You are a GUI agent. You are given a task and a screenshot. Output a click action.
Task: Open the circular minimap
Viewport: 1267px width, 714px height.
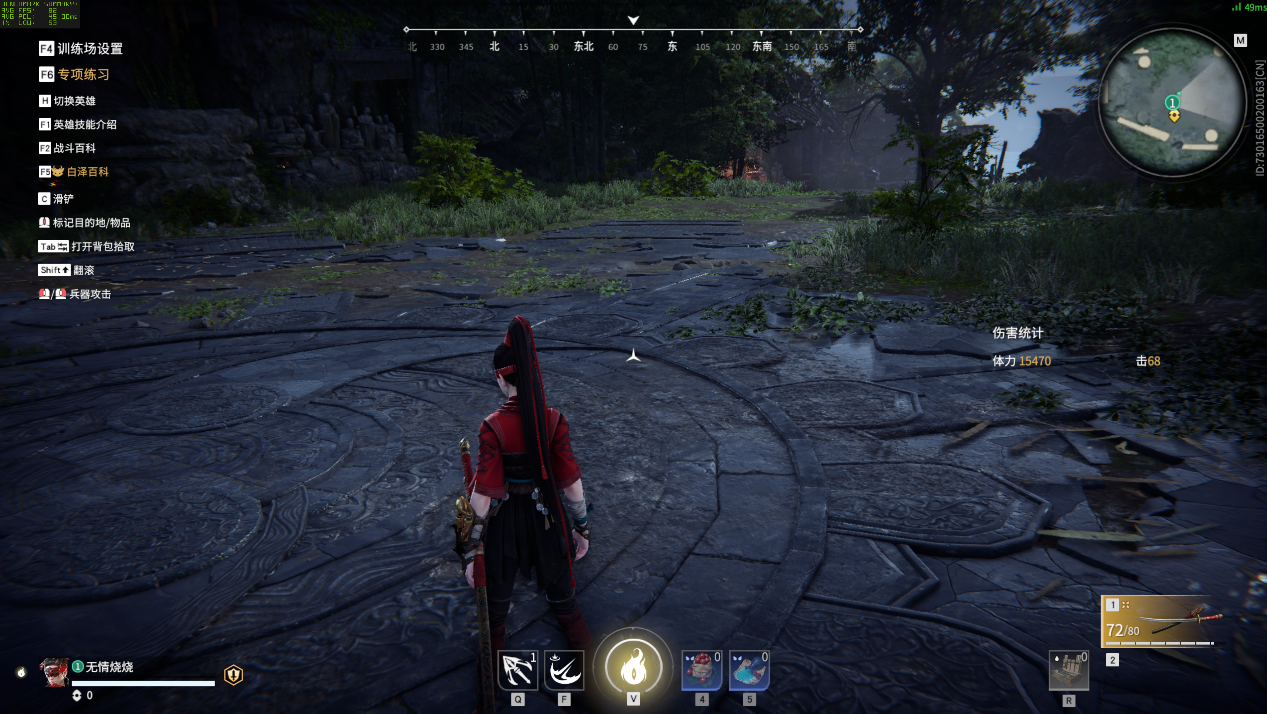(1172, 101)
